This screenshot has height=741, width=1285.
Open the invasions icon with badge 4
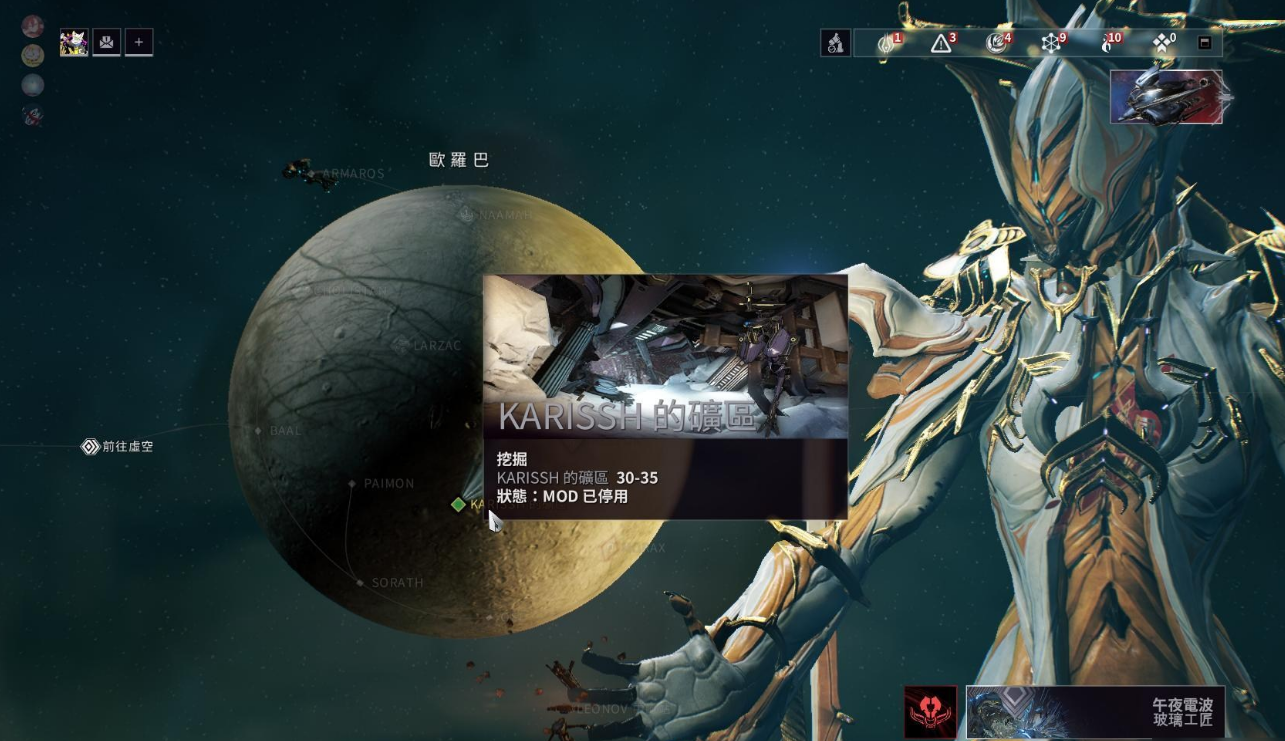click(995, 43)
